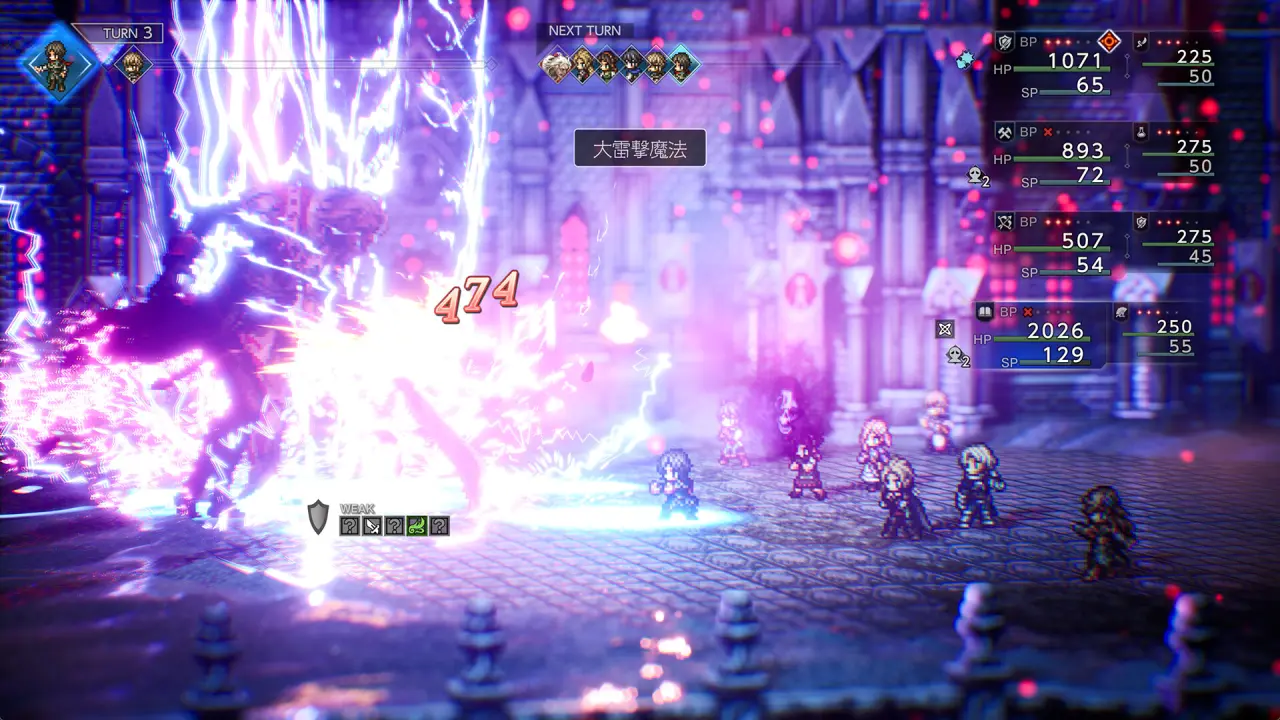
Task: Click the shield break gauge icon near WEAK
Action: [x=317, y=517]
